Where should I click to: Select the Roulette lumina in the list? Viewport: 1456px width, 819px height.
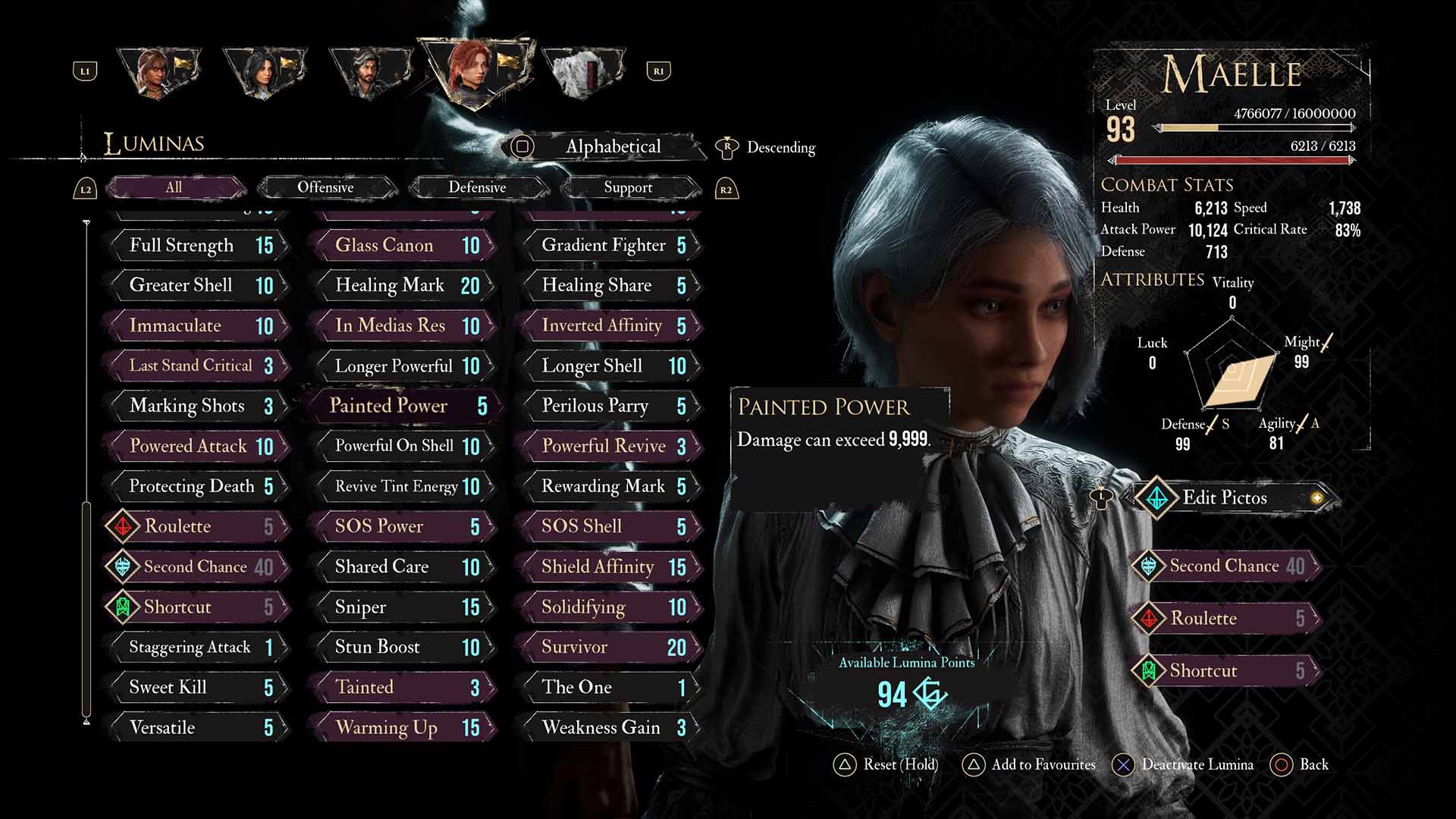click(x=197, y=526)
